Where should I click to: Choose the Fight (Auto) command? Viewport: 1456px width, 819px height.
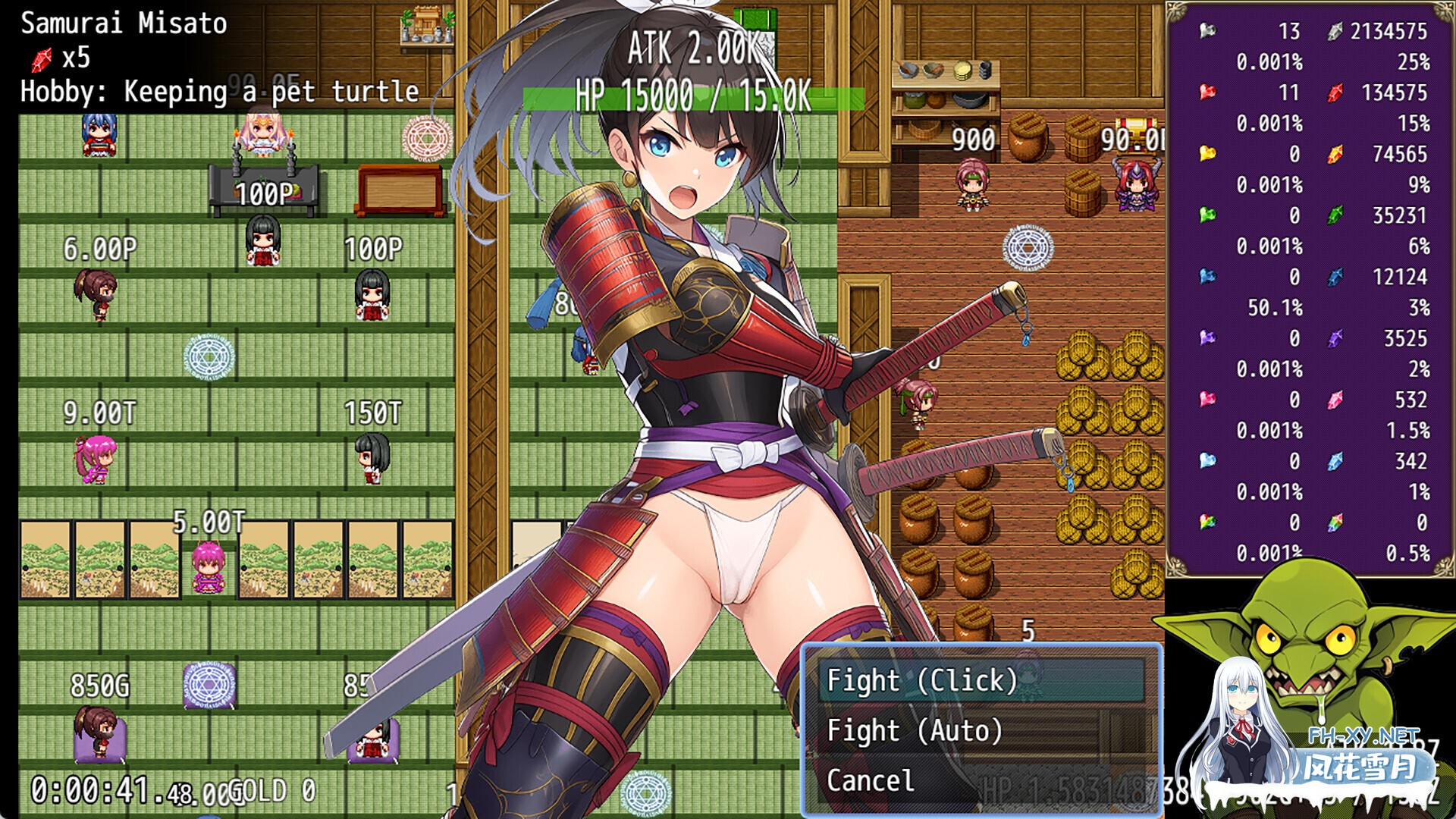915,730
